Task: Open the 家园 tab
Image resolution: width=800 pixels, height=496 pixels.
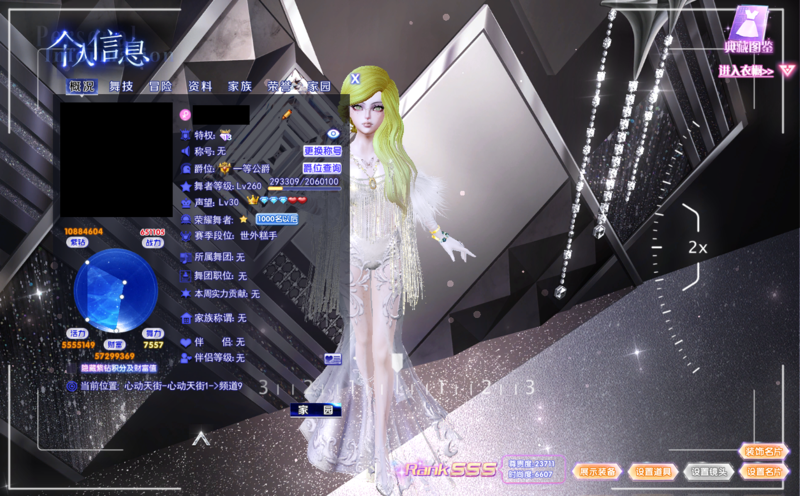Action: [x=319, y=87]
